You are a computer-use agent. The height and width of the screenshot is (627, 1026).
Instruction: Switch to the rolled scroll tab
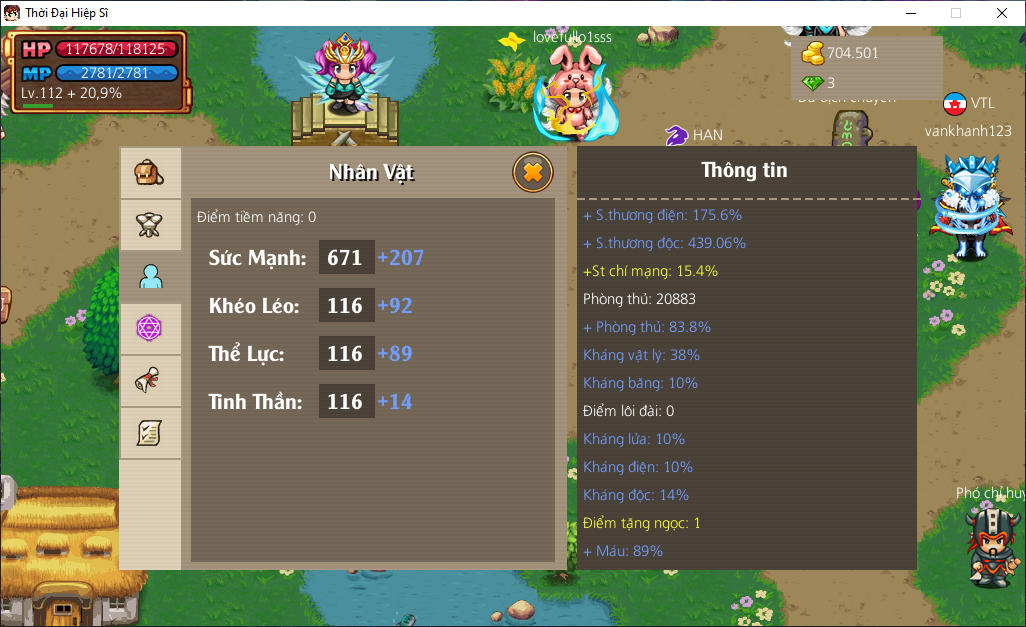tap(150, 381)
